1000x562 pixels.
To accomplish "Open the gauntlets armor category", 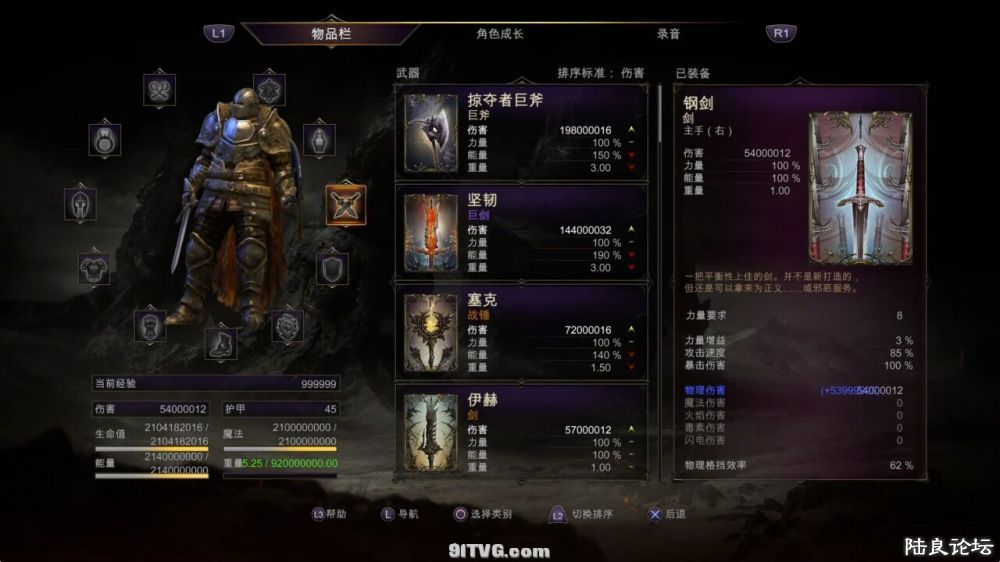I will 150,325.
